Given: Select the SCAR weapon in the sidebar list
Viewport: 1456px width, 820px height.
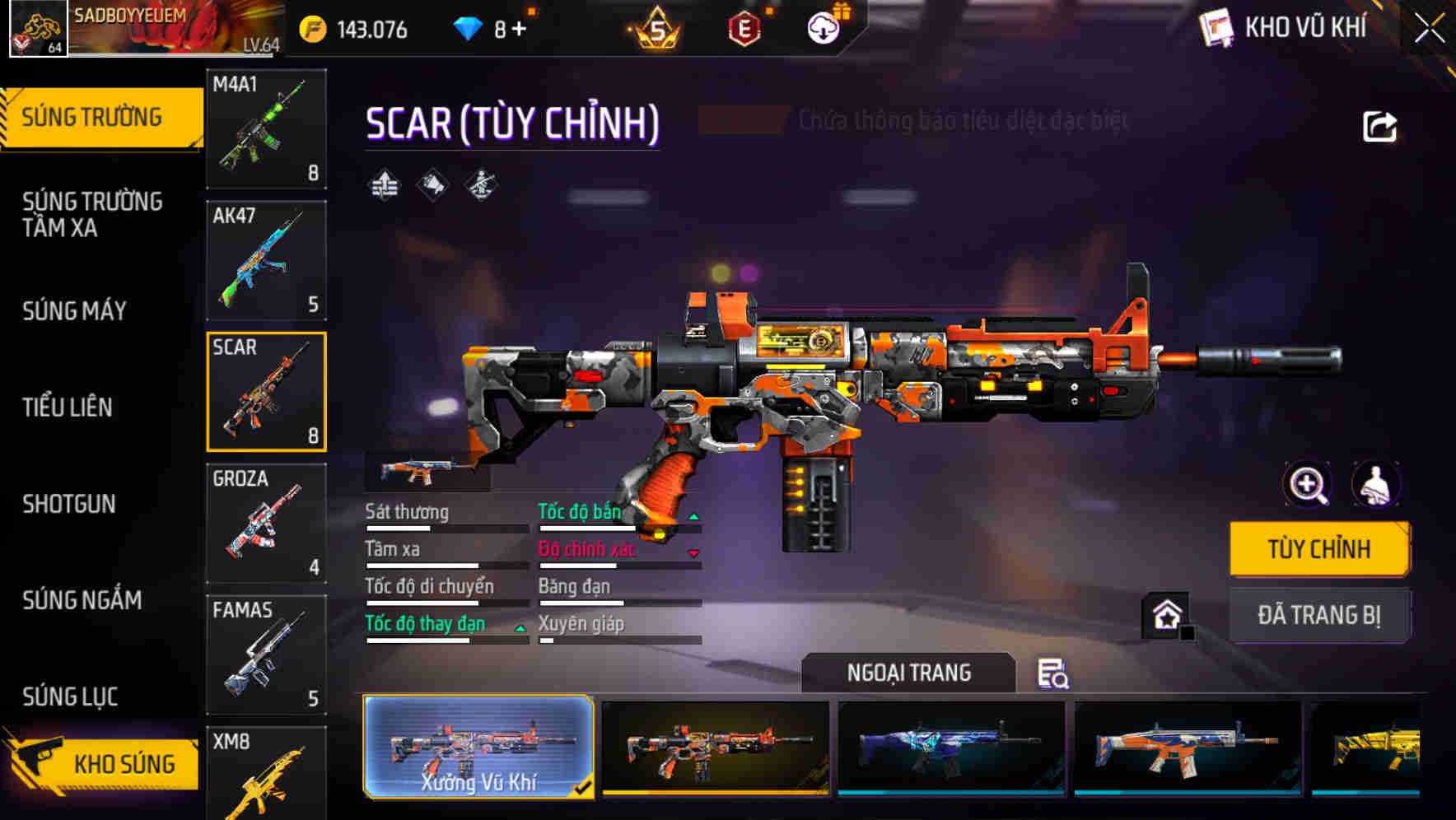Looking at the screenshot, I should click(266, 390).
